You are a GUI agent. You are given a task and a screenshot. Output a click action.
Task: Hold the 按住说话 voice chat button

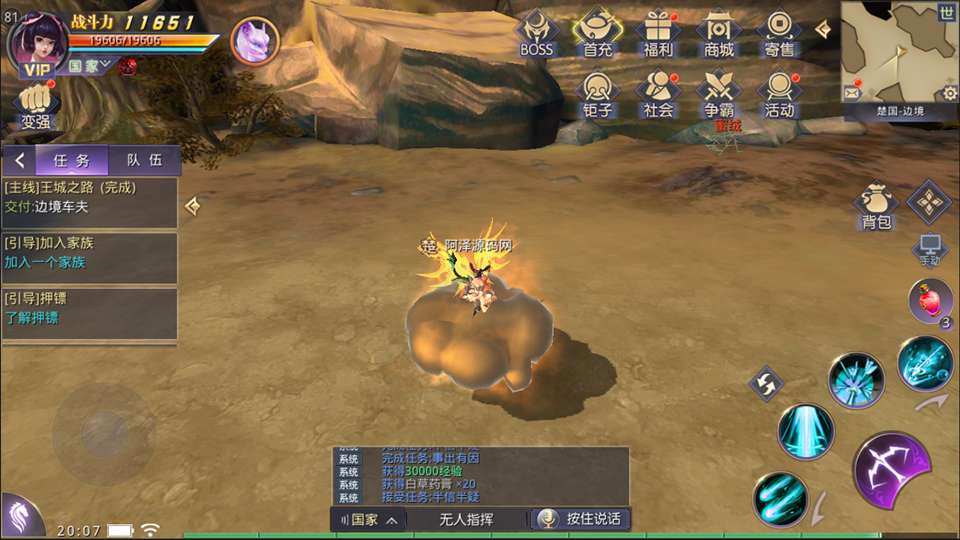[x=581, y=519]
